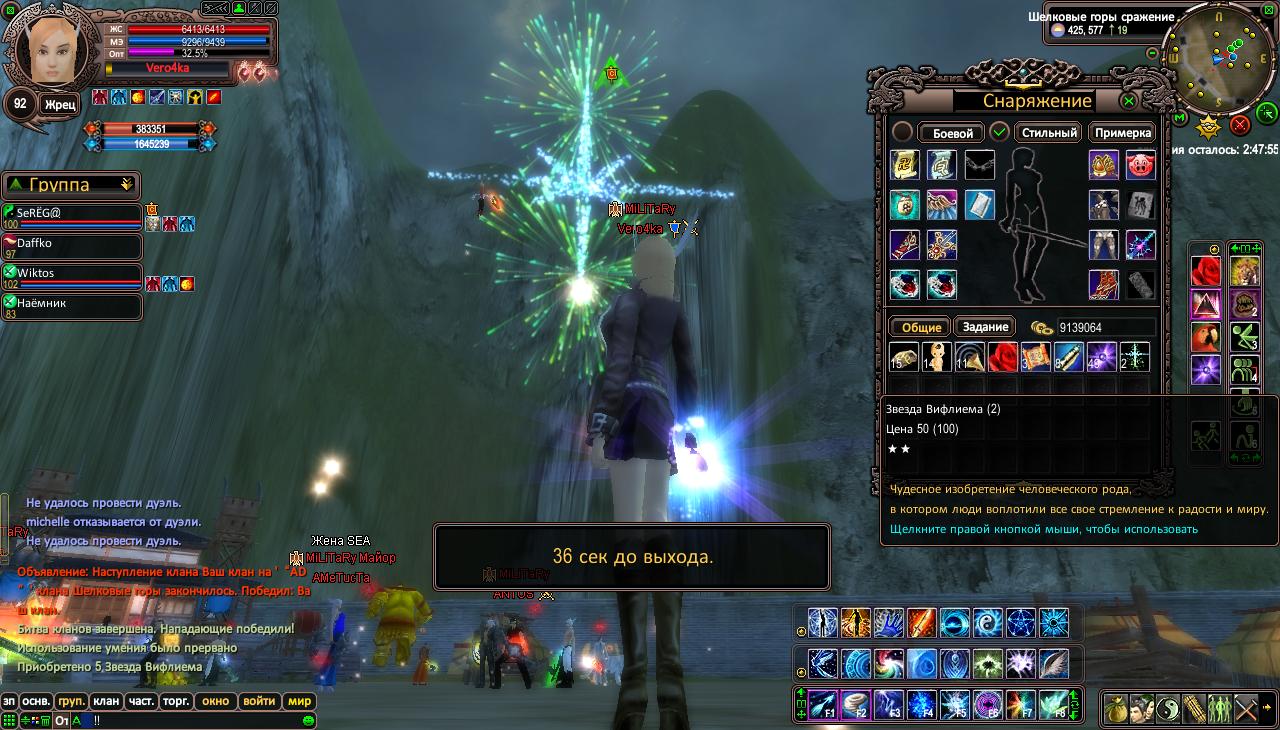Choose party member Wiktos in the group list

(72, 274)
